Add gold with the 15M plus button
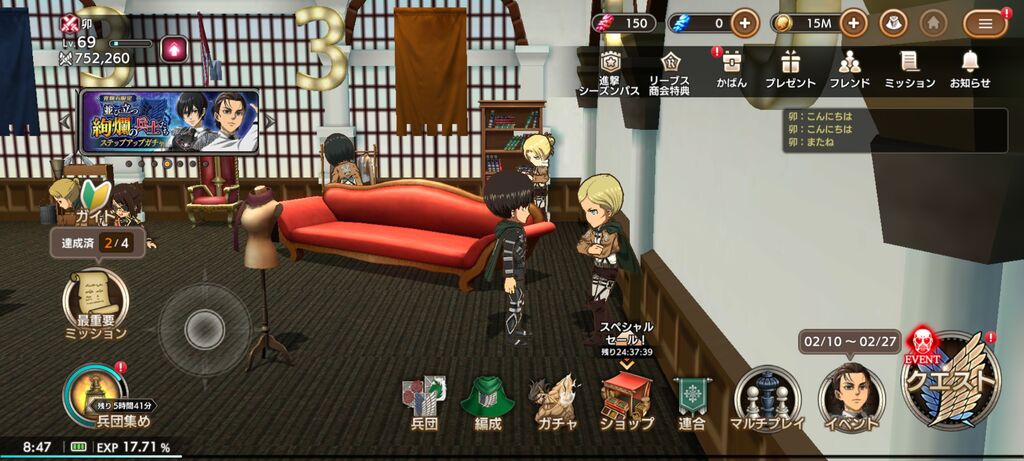 click(853, 23)
